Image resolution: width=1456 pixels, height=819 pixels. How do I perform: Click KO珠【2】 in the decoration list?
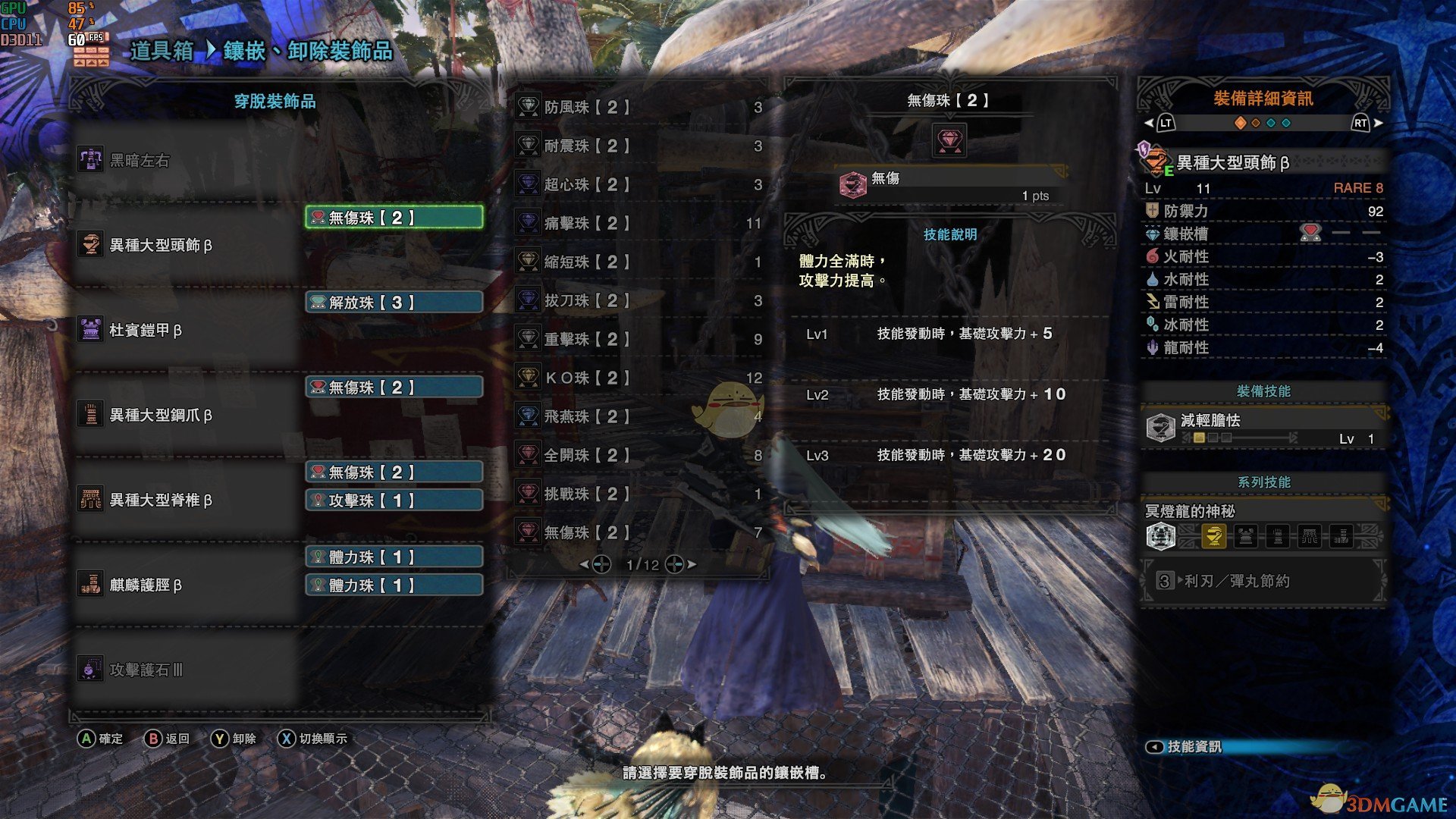[x=637, y=378]
